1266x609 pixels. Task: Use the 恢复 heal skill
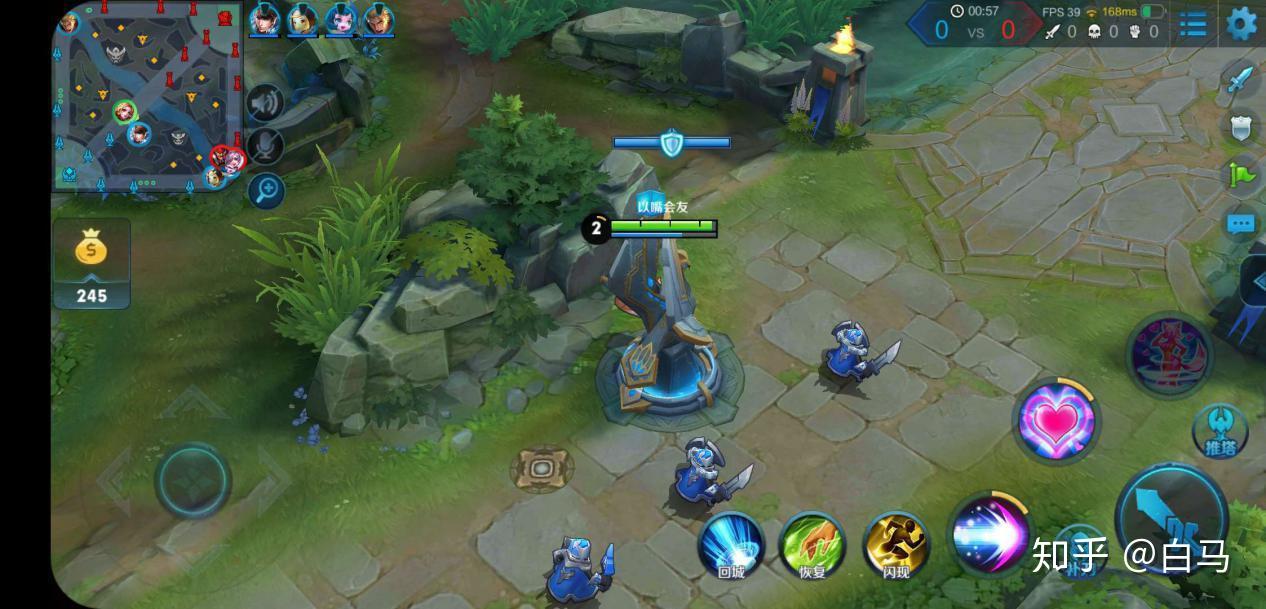coord(812,546)
